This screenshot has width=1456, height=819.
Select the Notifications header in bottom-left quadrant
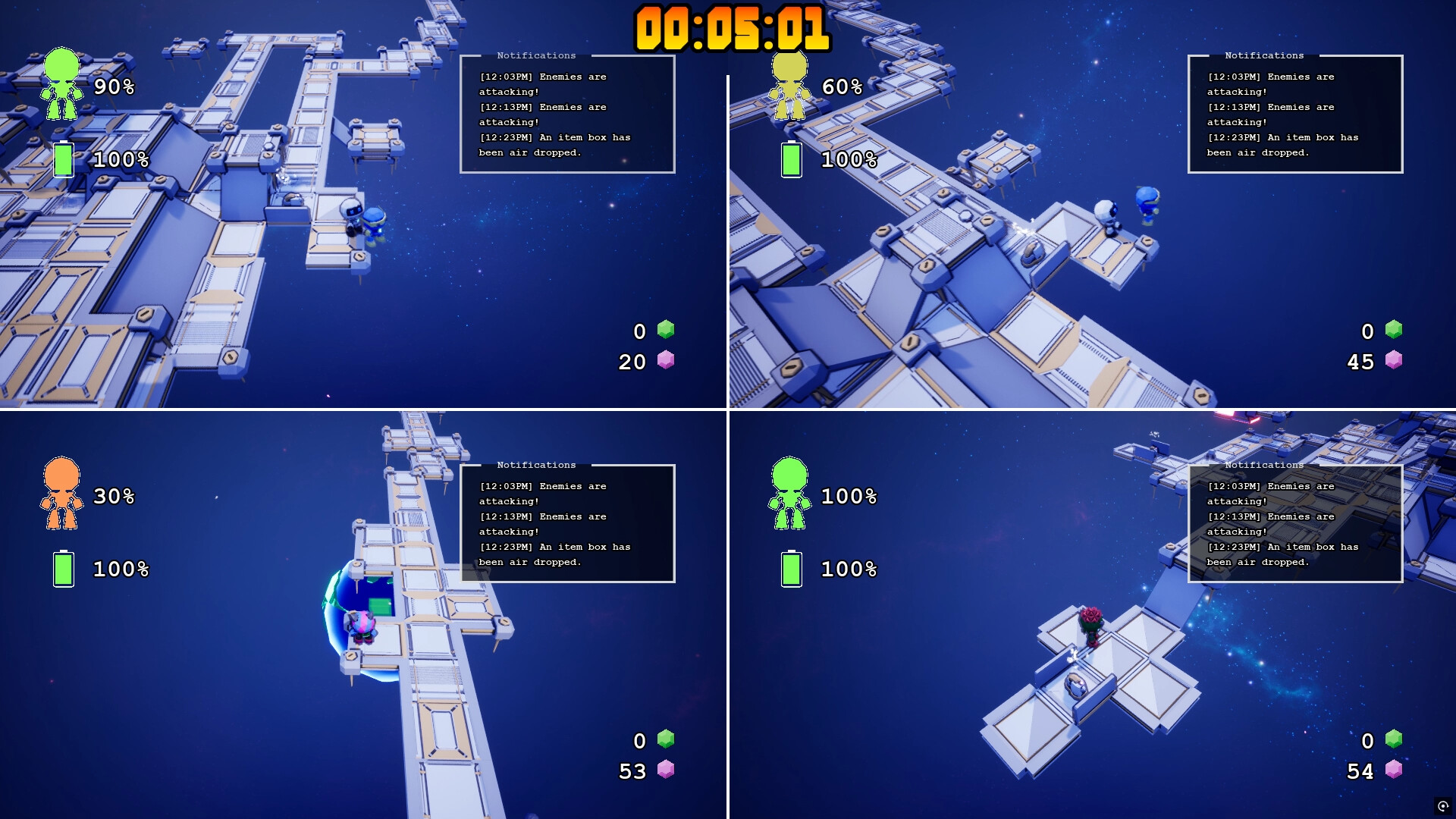click(535, 464)
